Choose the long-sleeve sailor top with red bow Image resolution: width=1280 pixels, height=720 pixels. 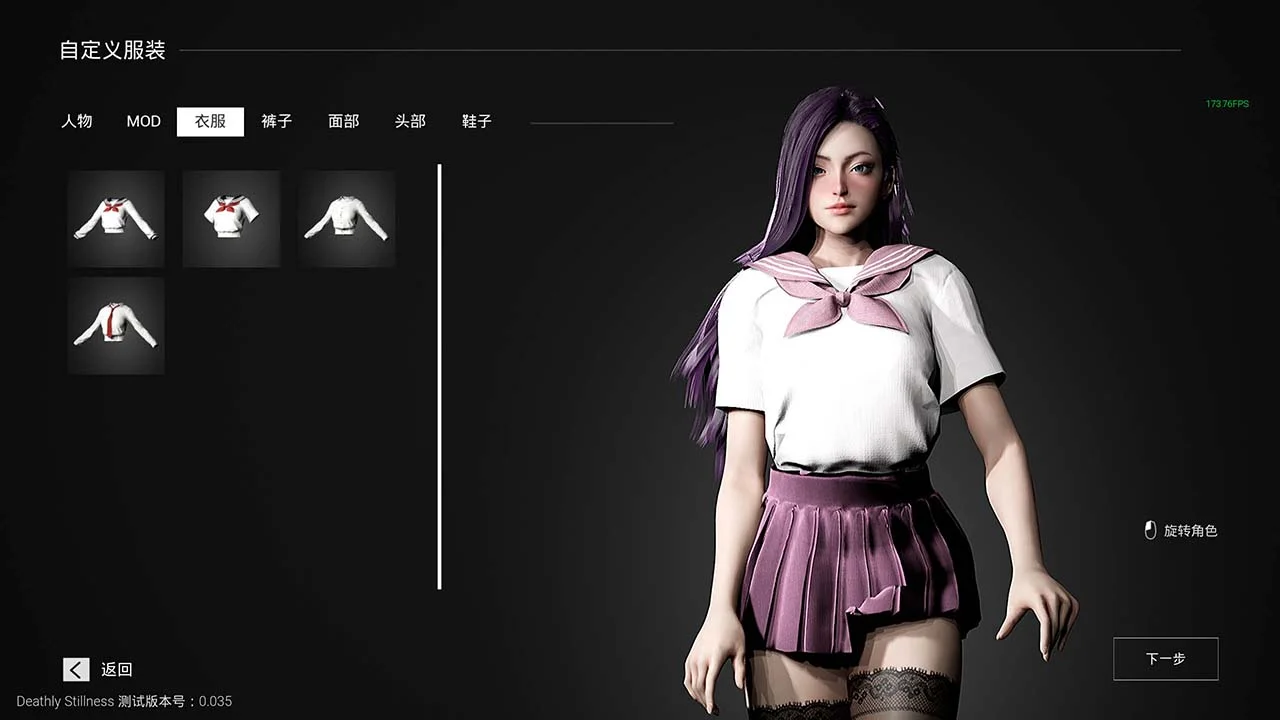coord(116,219)
